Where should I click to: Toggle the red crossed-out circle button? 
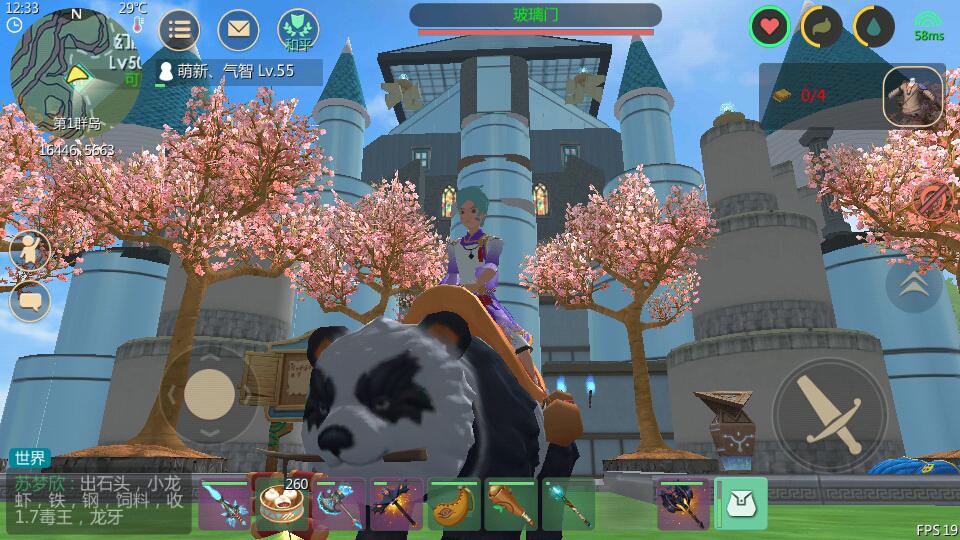[x=932, y=200]
